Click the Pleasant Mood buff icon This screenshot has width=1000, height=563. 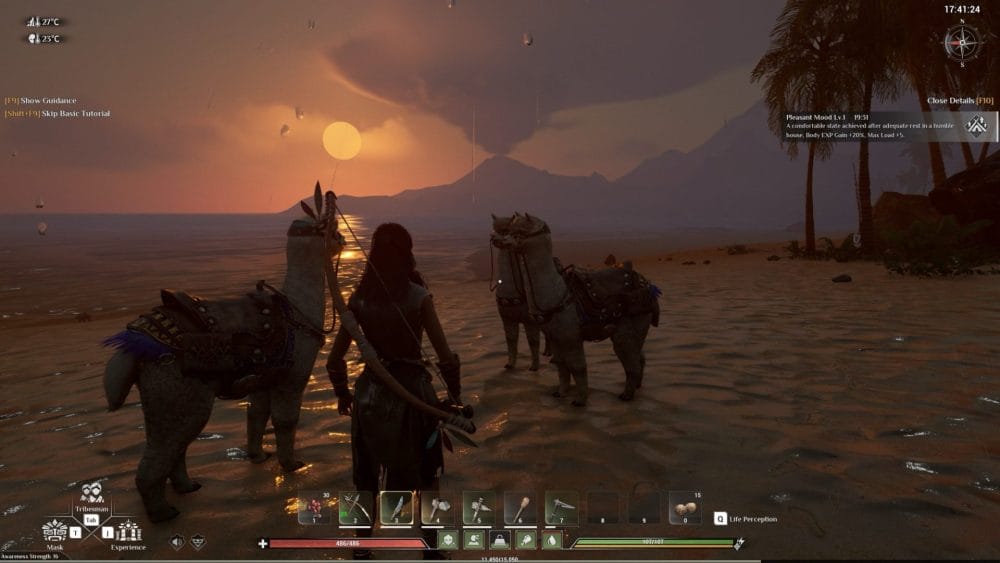tap(976, 125)
